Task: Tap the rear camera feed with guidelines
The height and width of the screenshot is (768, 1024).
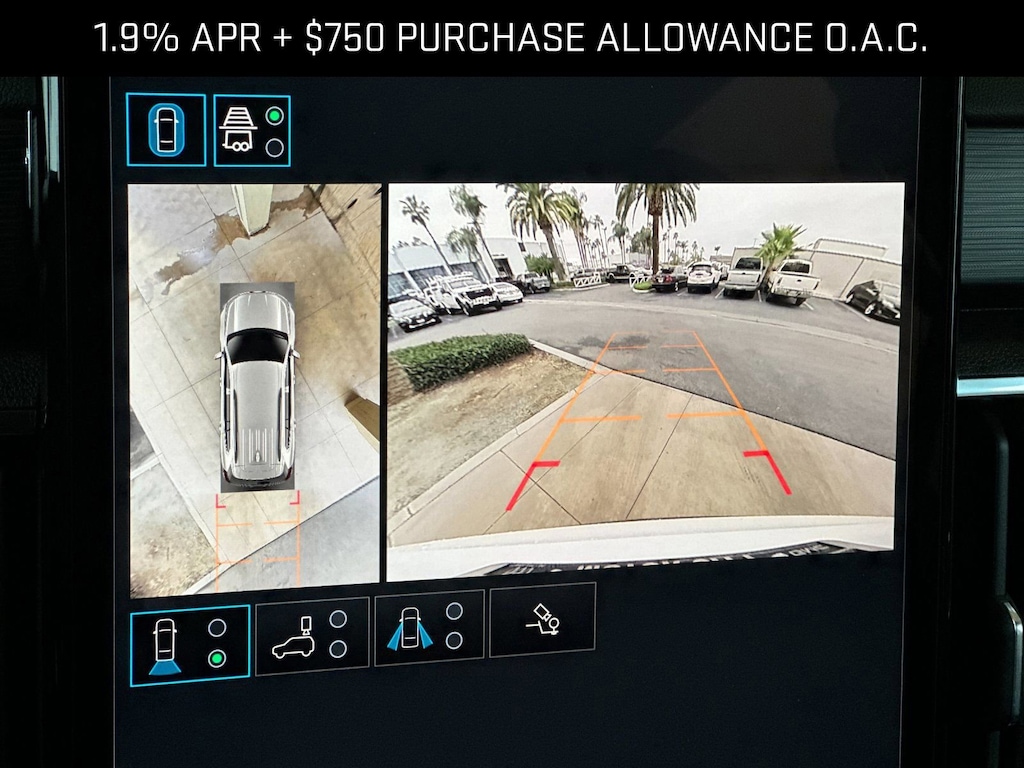Action: [645, 380]
